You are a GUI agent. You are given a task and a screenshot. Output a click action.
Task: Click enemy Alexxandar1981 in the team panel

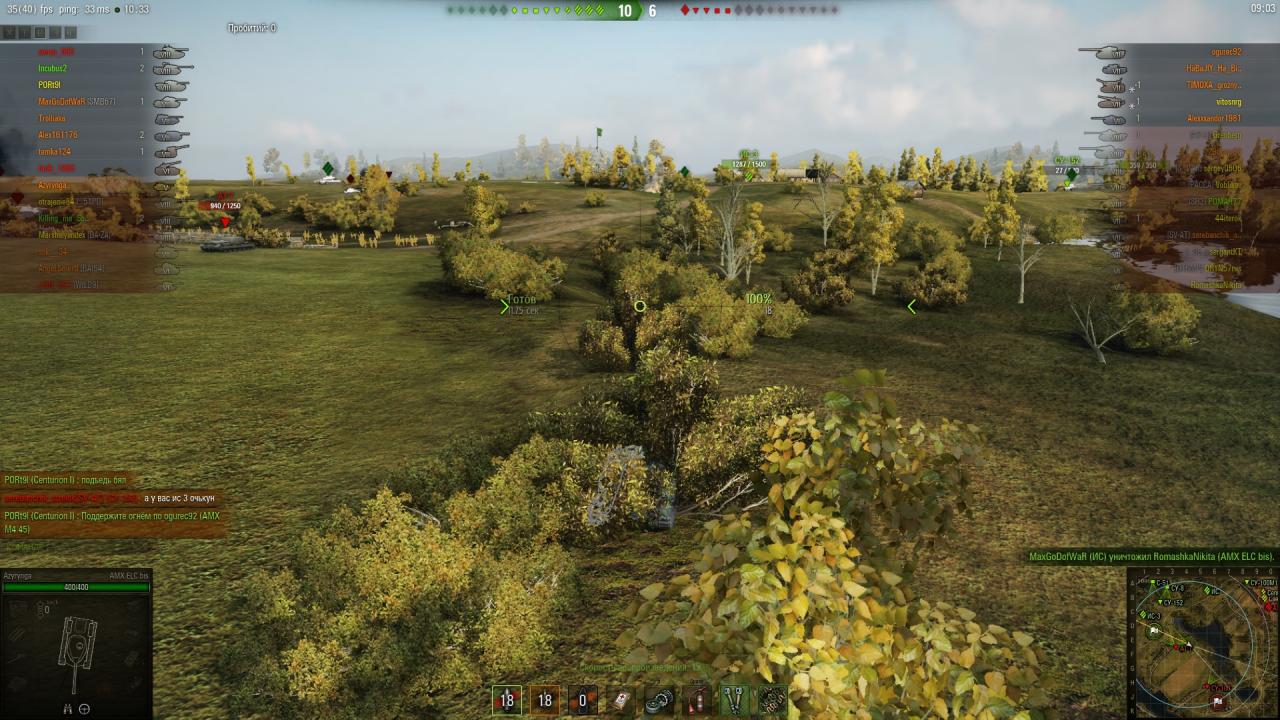[1214, 119]
